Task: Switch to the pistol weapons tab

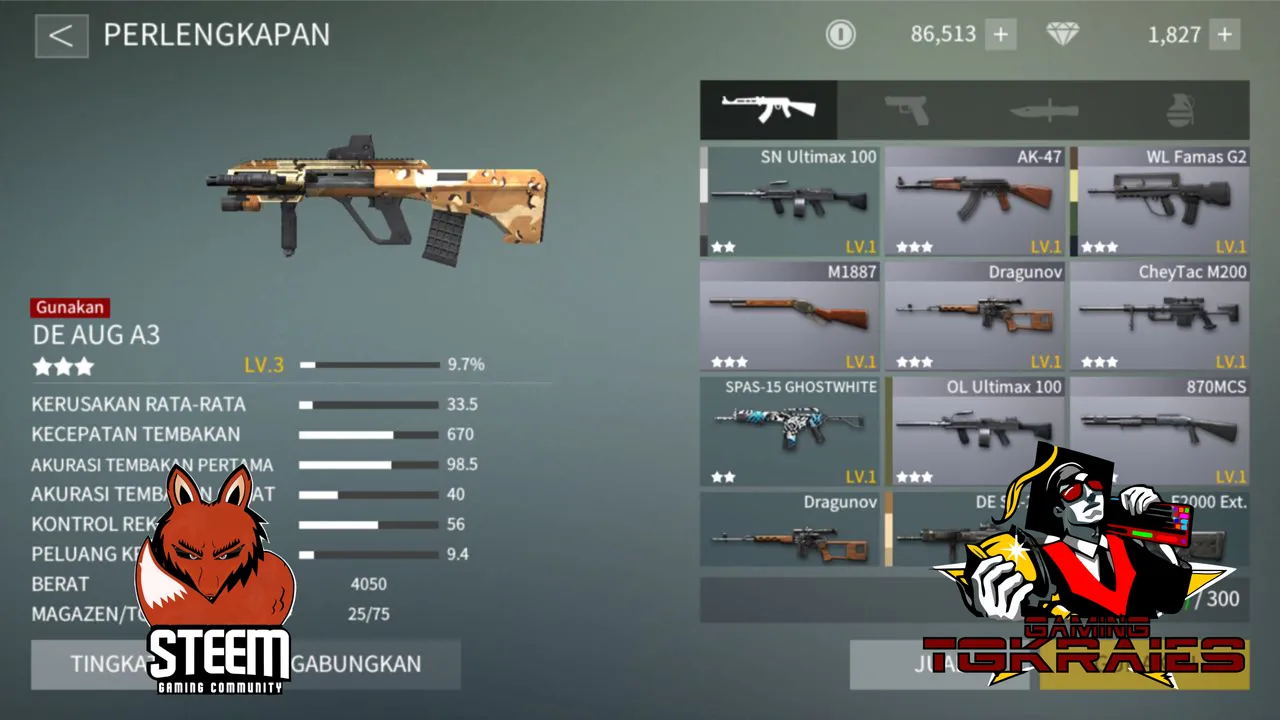Action: click(906, 110)
